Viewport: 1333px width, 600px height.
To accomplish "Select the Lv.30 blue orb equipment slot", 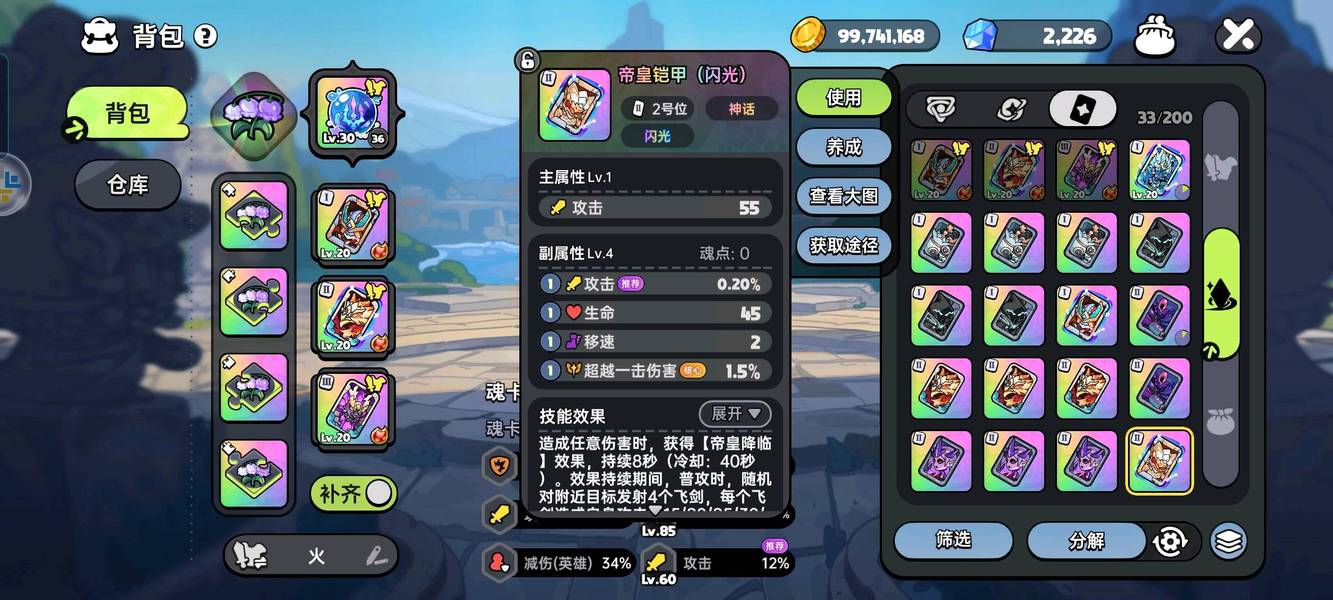I will point(352,112).
